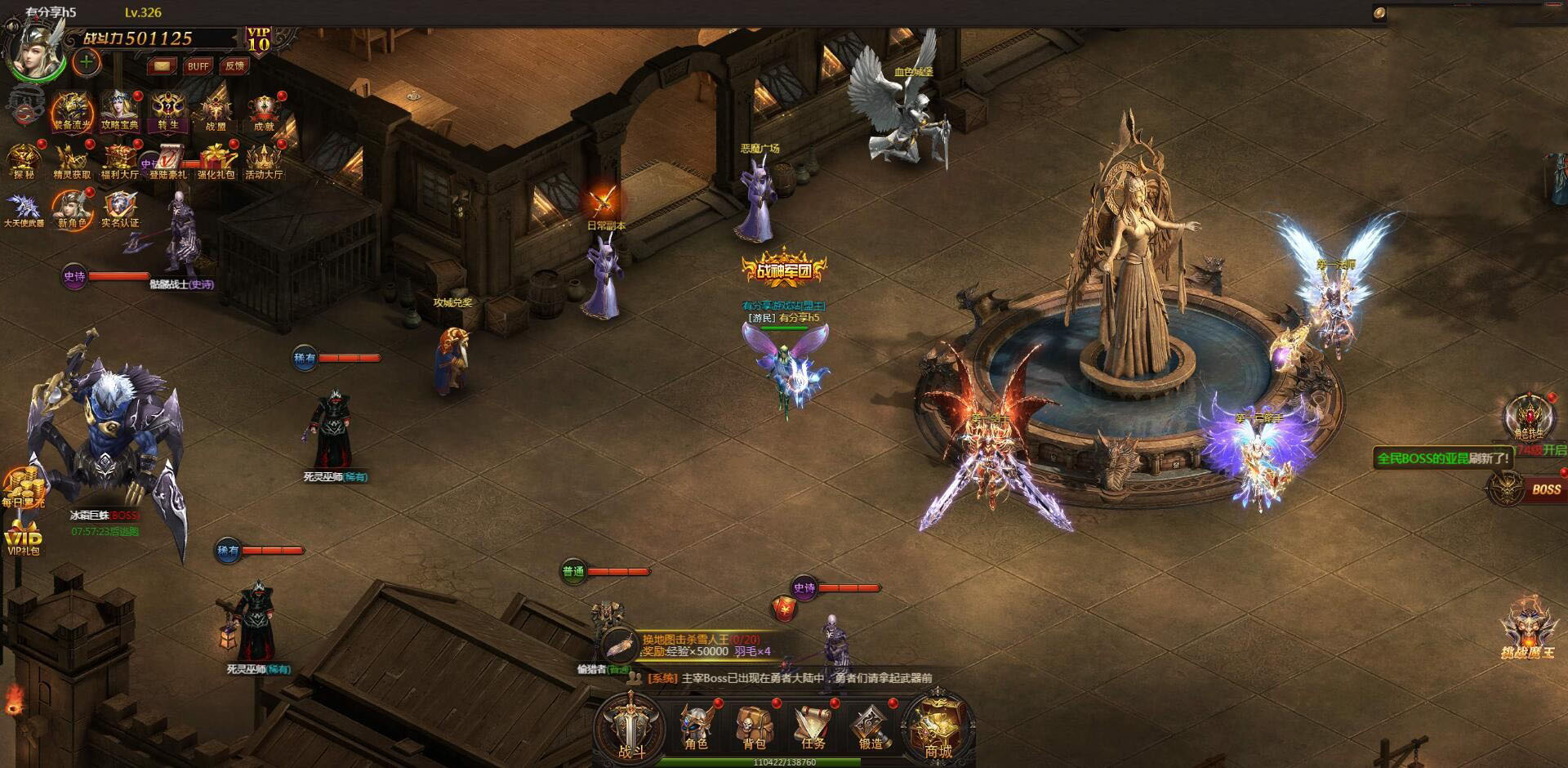Open the 角色 (Character) helmet menu
Image resolution: width=1568 pixels, height=768 pixels.
[696, 726]
